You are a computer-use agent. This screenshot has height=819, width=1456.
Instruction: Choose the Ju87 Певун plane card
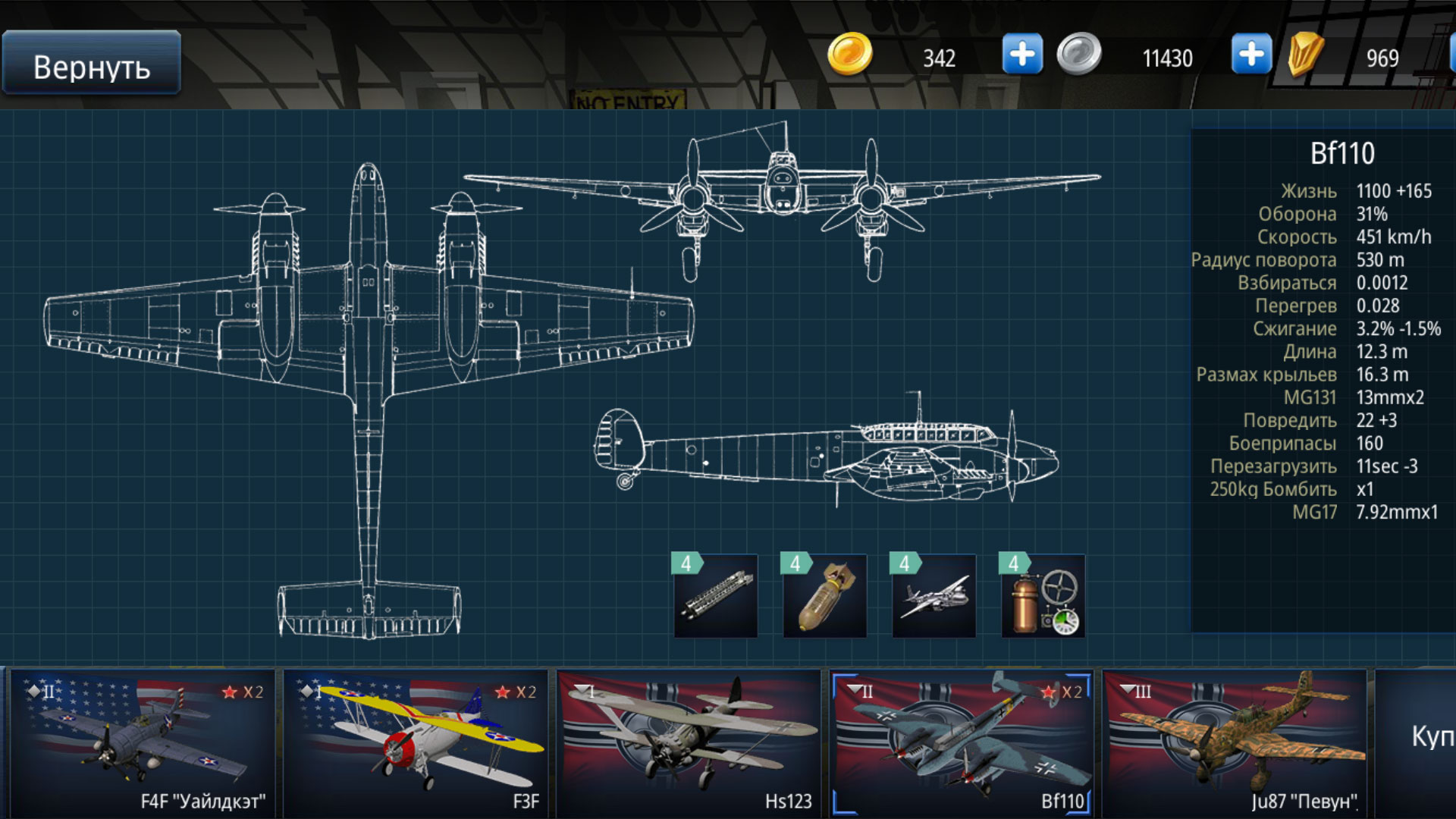[x=1235, y=743]
